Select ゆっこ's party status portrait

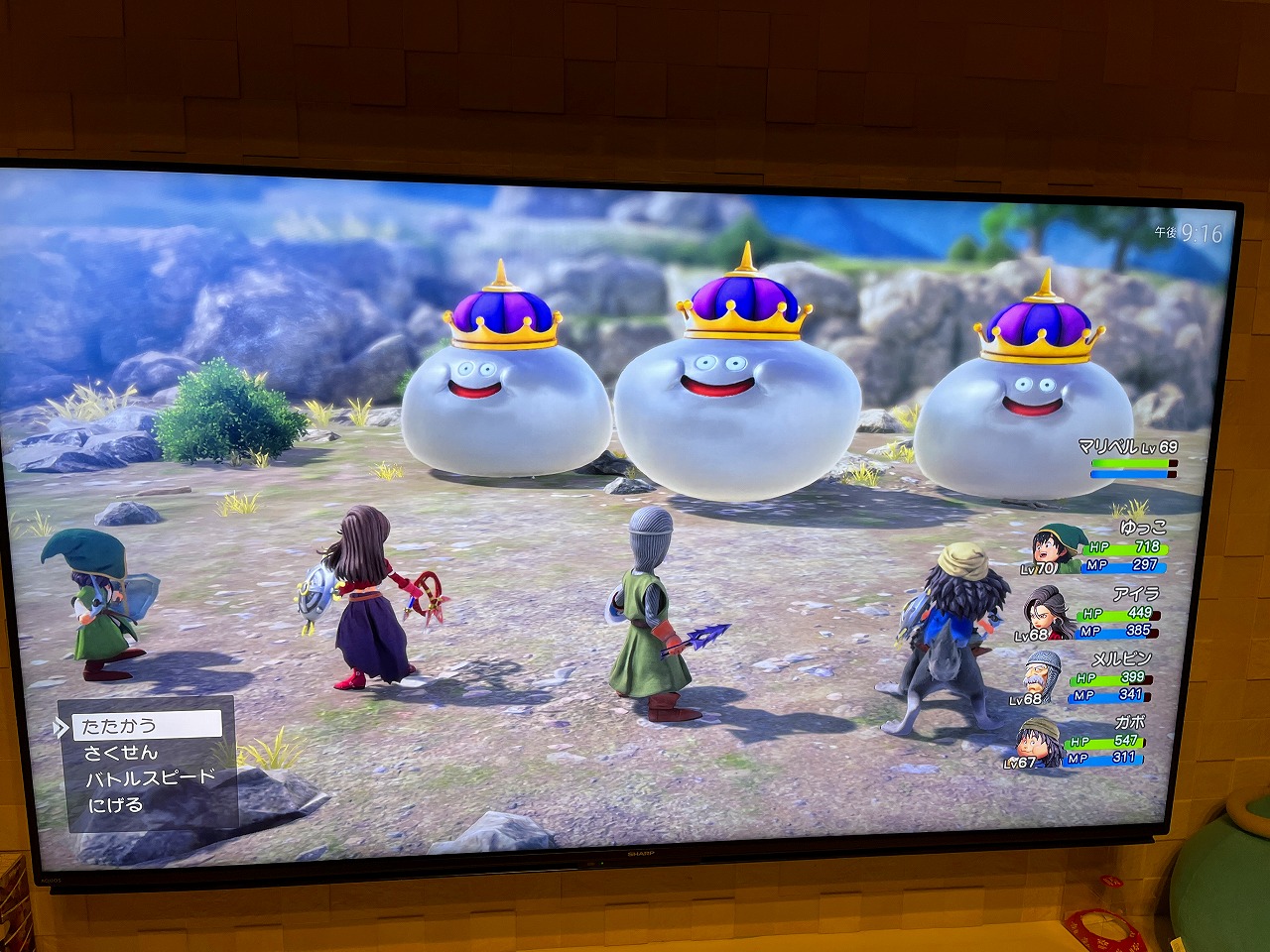tap(1053, 548)
